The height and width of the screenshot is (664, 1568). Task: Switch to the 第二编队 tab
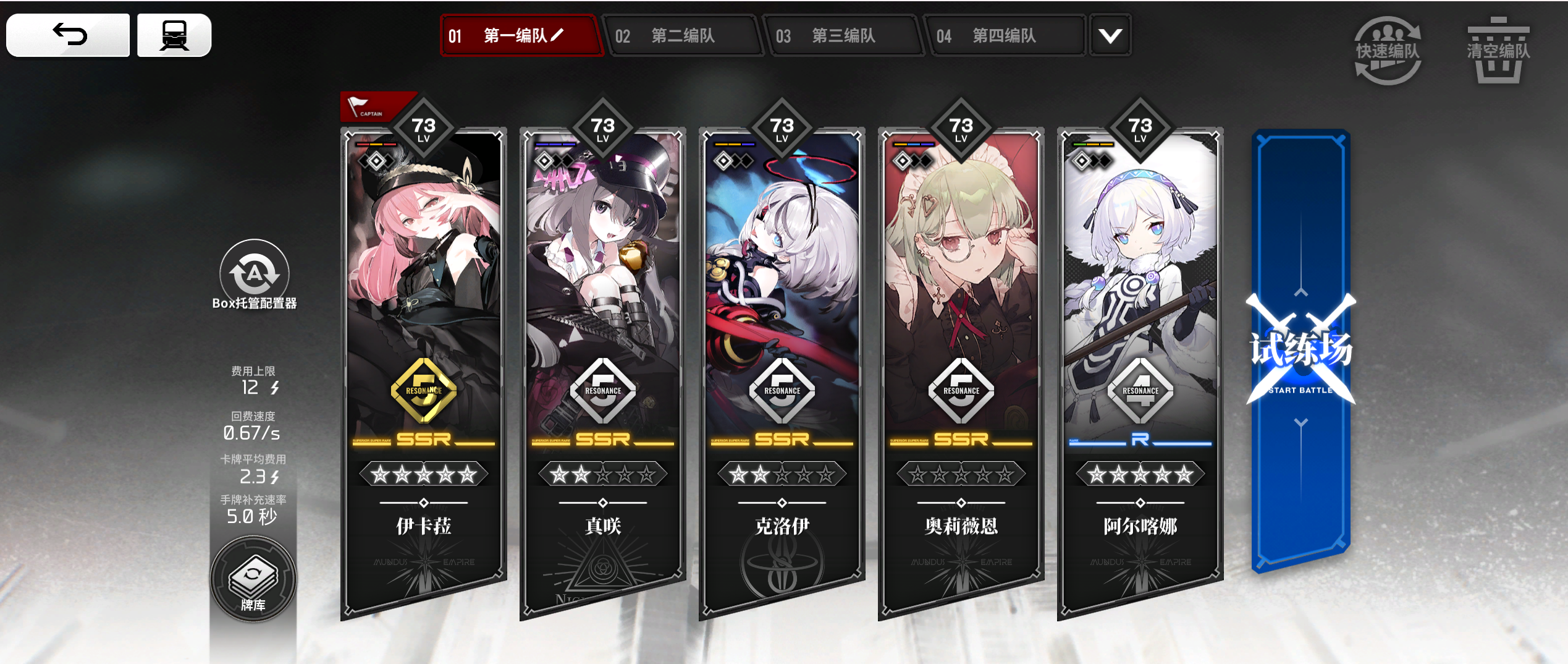tap(685, 36)
